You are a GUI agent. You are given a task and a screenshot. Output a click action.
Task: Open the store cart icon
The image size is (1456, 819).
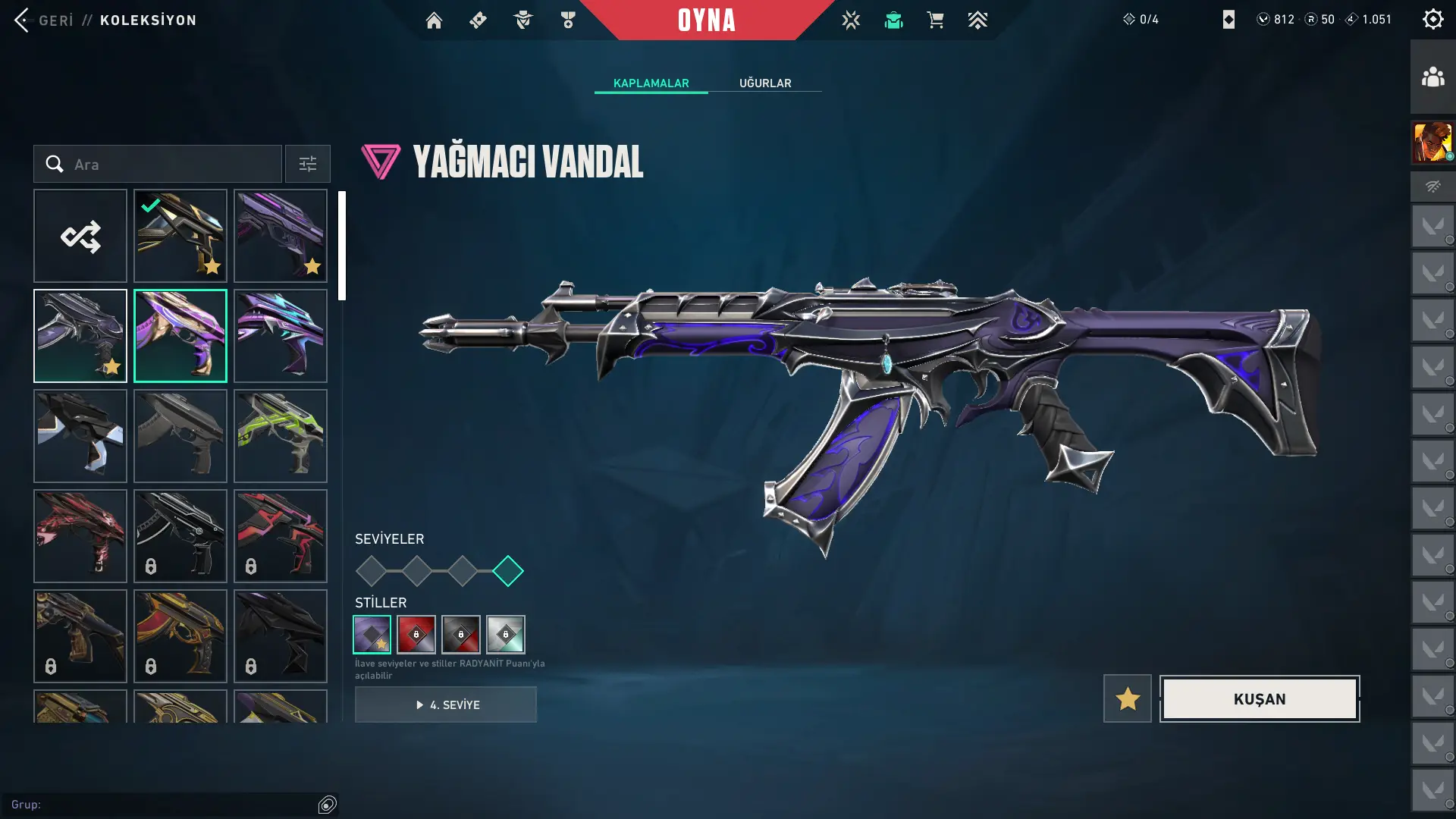tap(935, 20)
